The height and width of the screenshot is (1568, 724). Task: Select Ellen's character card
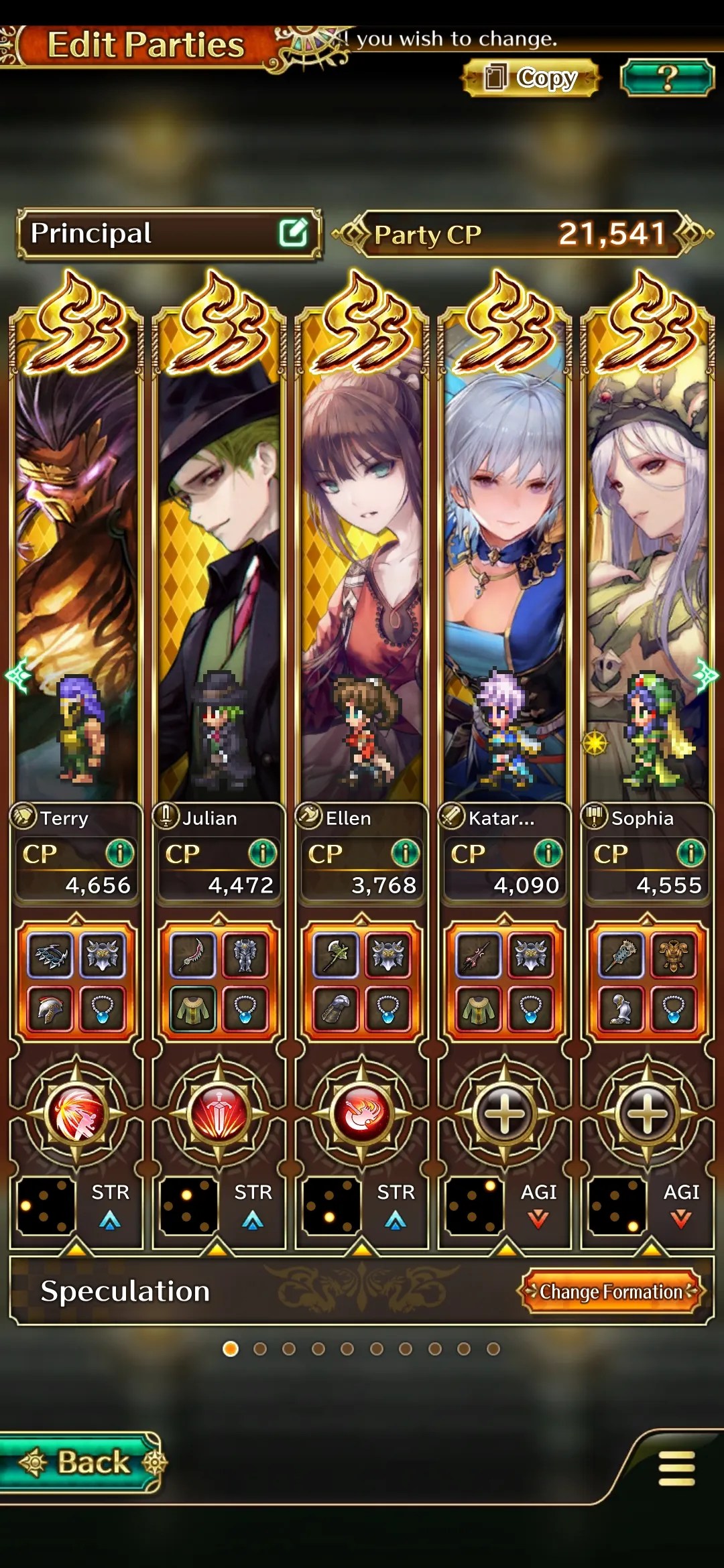[362, 570]
